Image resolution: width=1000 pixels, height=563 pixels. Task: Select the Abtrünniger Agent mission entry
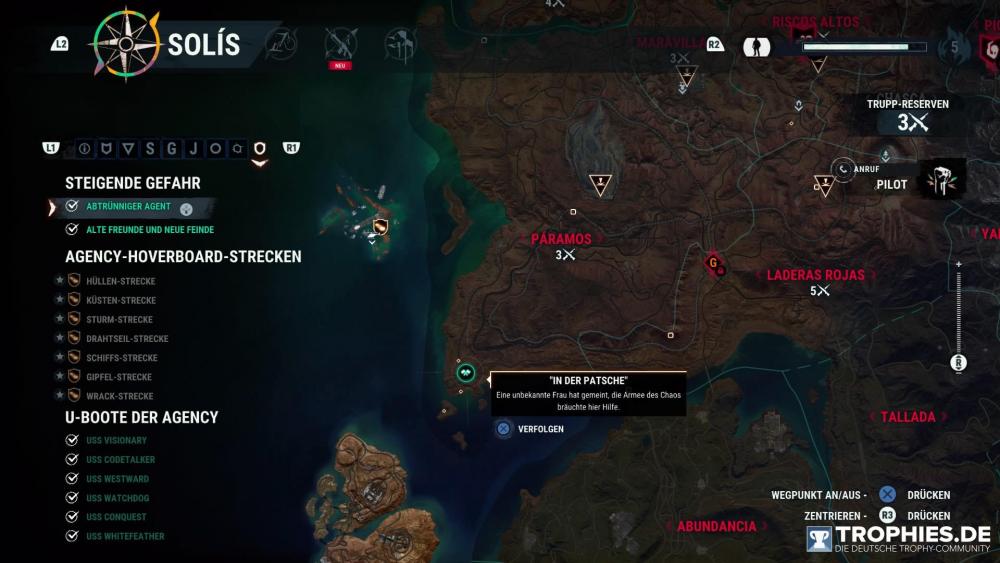tap(127, 207)
